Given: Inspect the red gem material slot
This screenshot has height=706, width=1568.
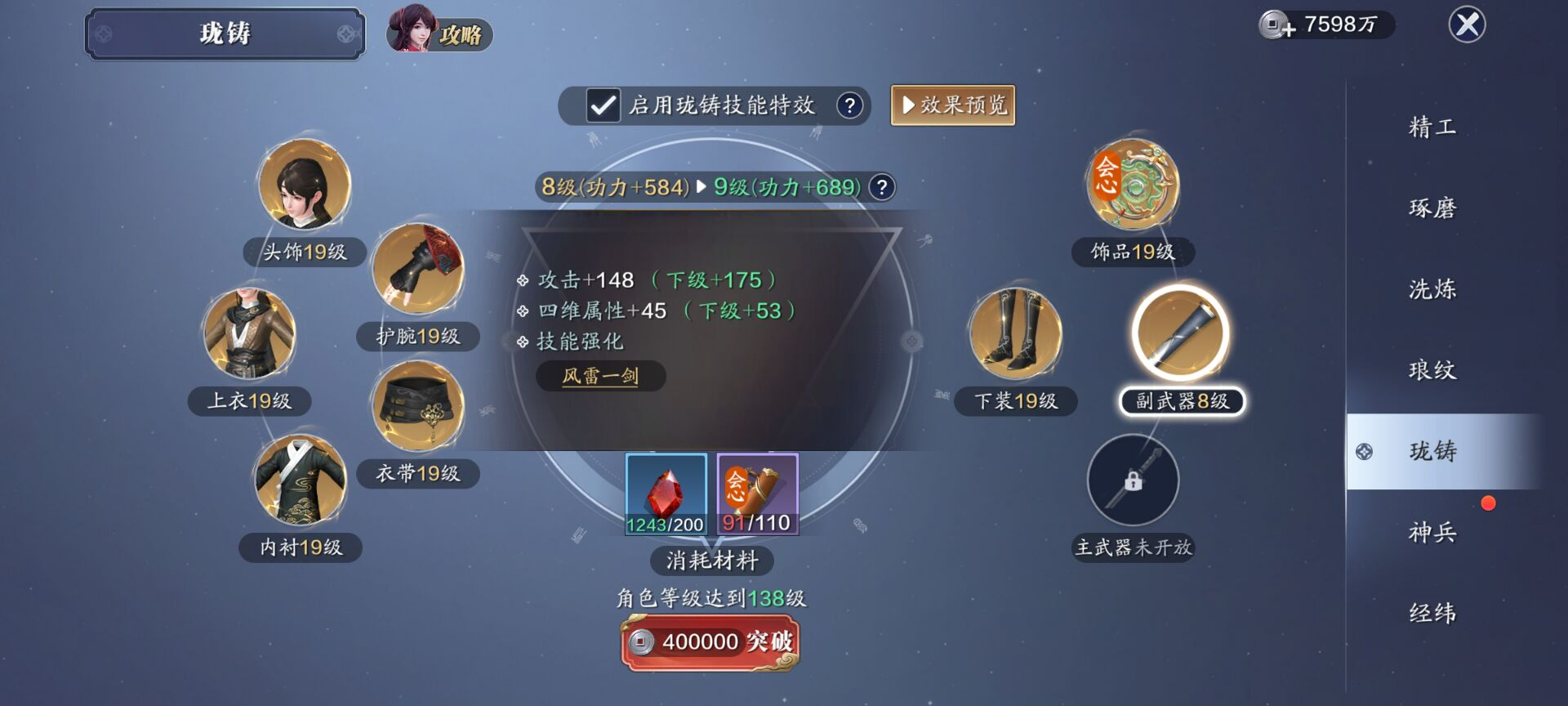Looking at the screenshot, I should [x=666, y=494].
